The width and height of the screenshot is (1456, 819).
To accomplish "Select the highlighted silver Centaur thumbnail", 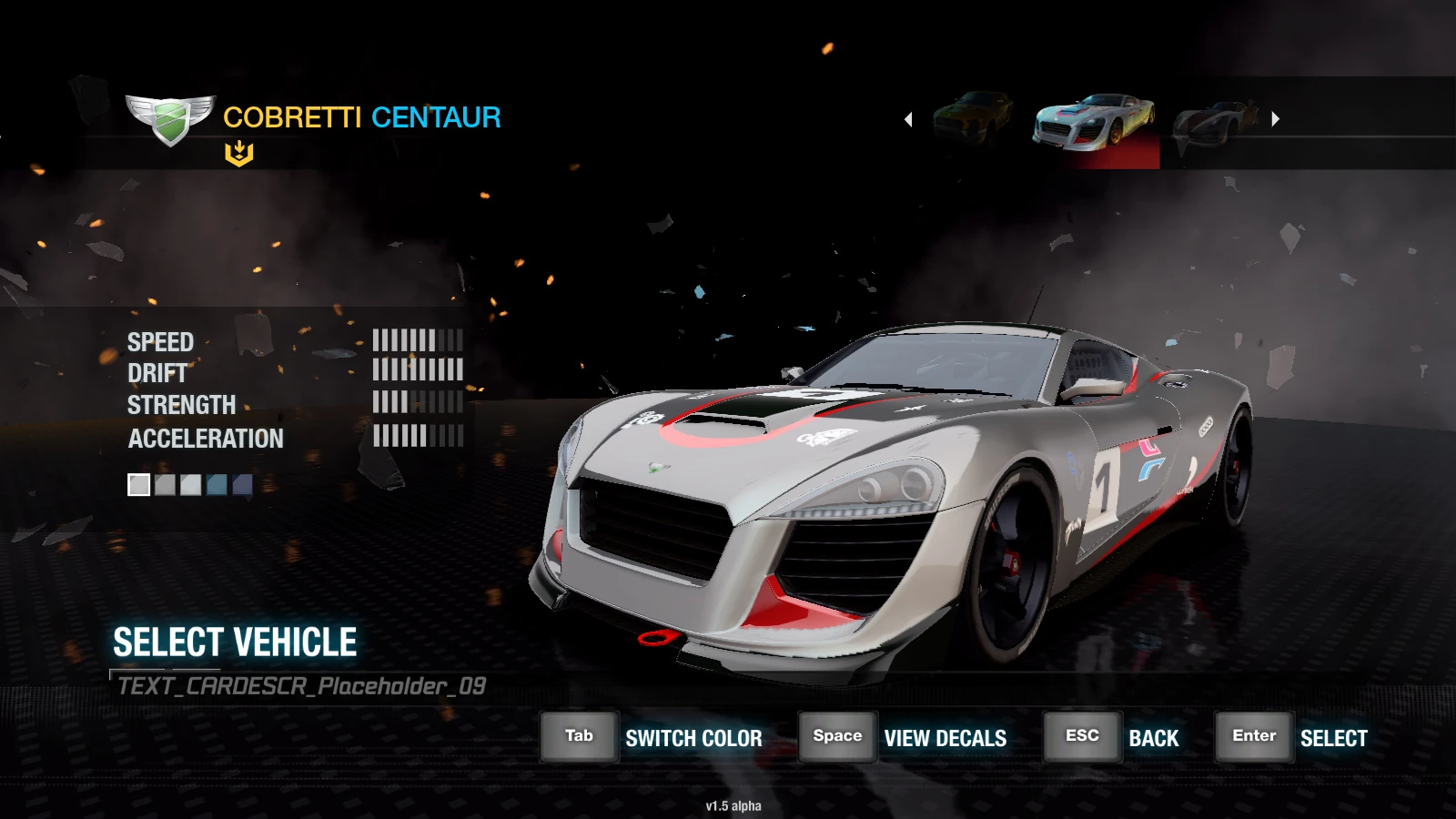I will click(x=1094, y=124).
